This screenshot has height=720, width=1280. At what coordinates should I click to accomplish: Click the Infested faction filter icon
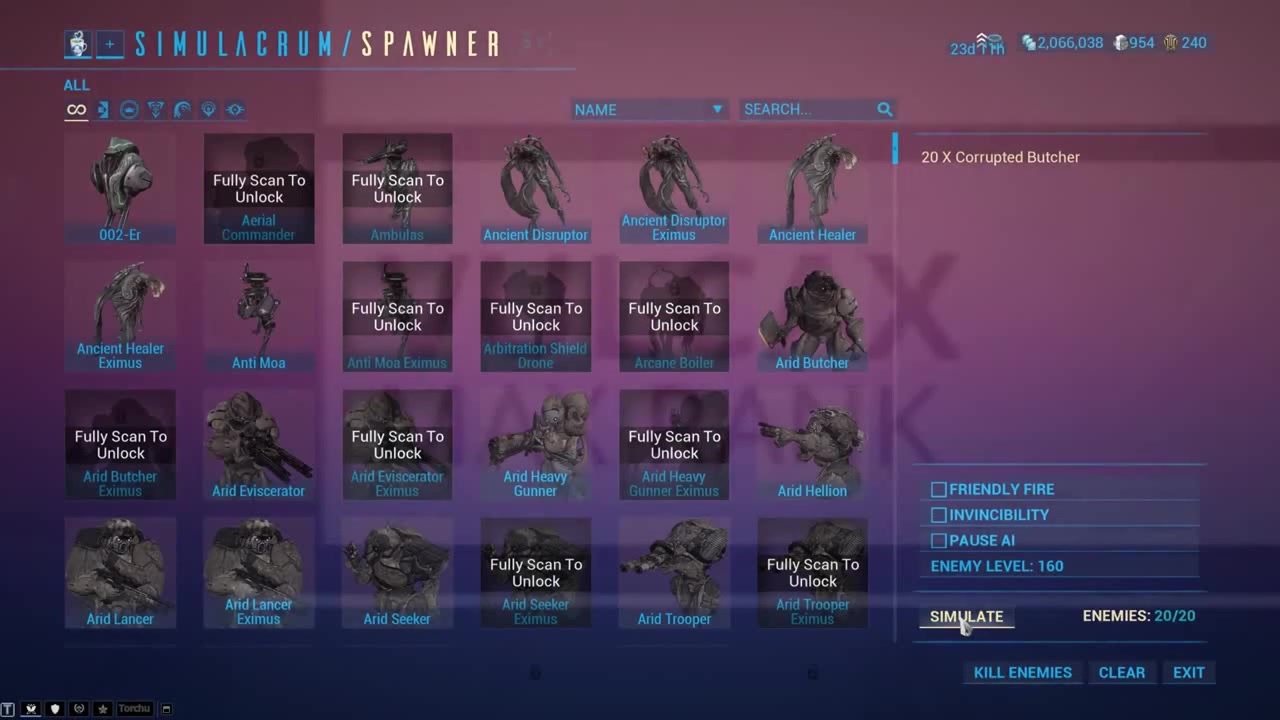[155, 109]
